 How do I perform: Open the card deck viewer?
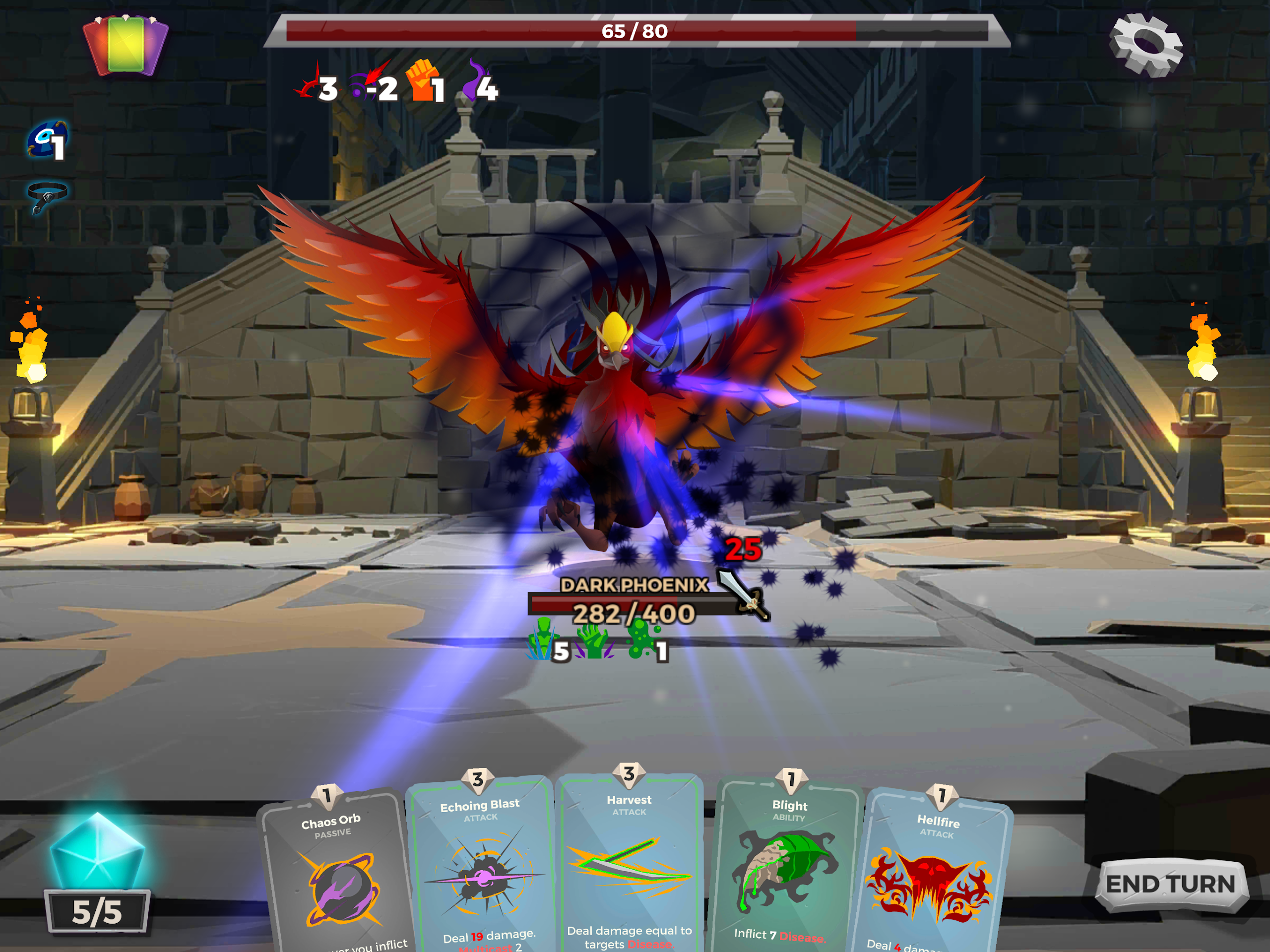click(x=126, y=45)
